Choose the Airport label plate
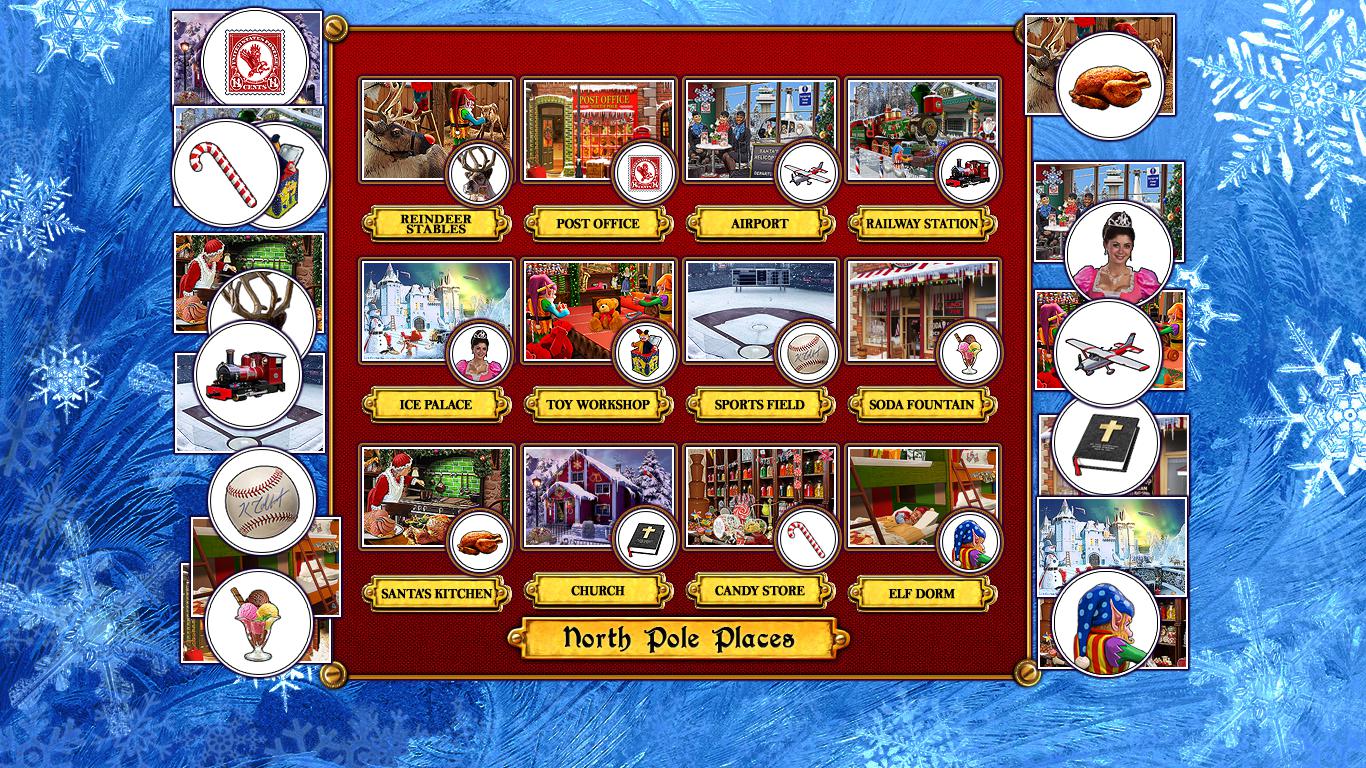The image size is (1366, 768). (759, 224)
